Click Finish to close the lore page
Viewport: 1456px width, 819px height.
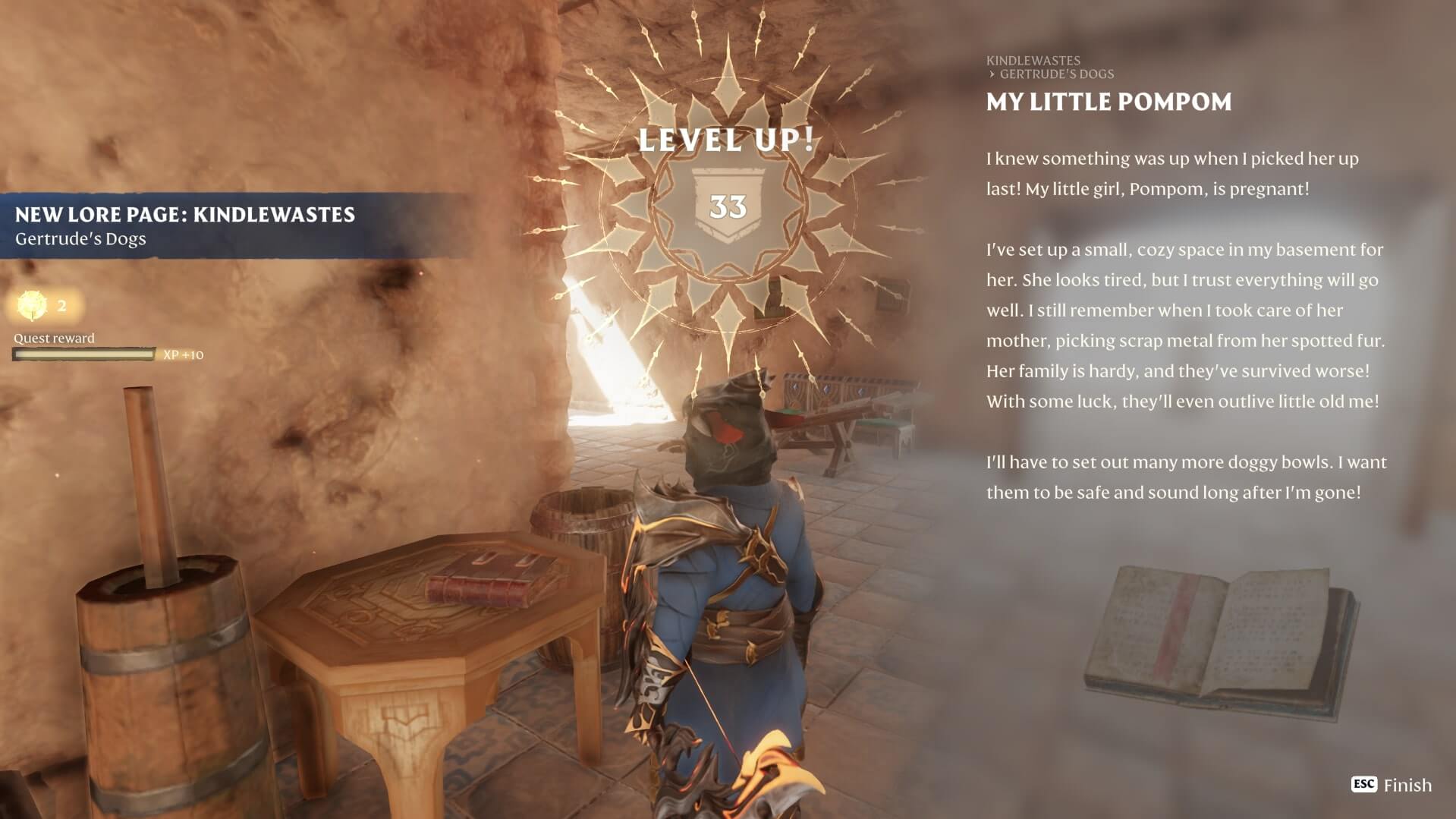pos(1392,785)
